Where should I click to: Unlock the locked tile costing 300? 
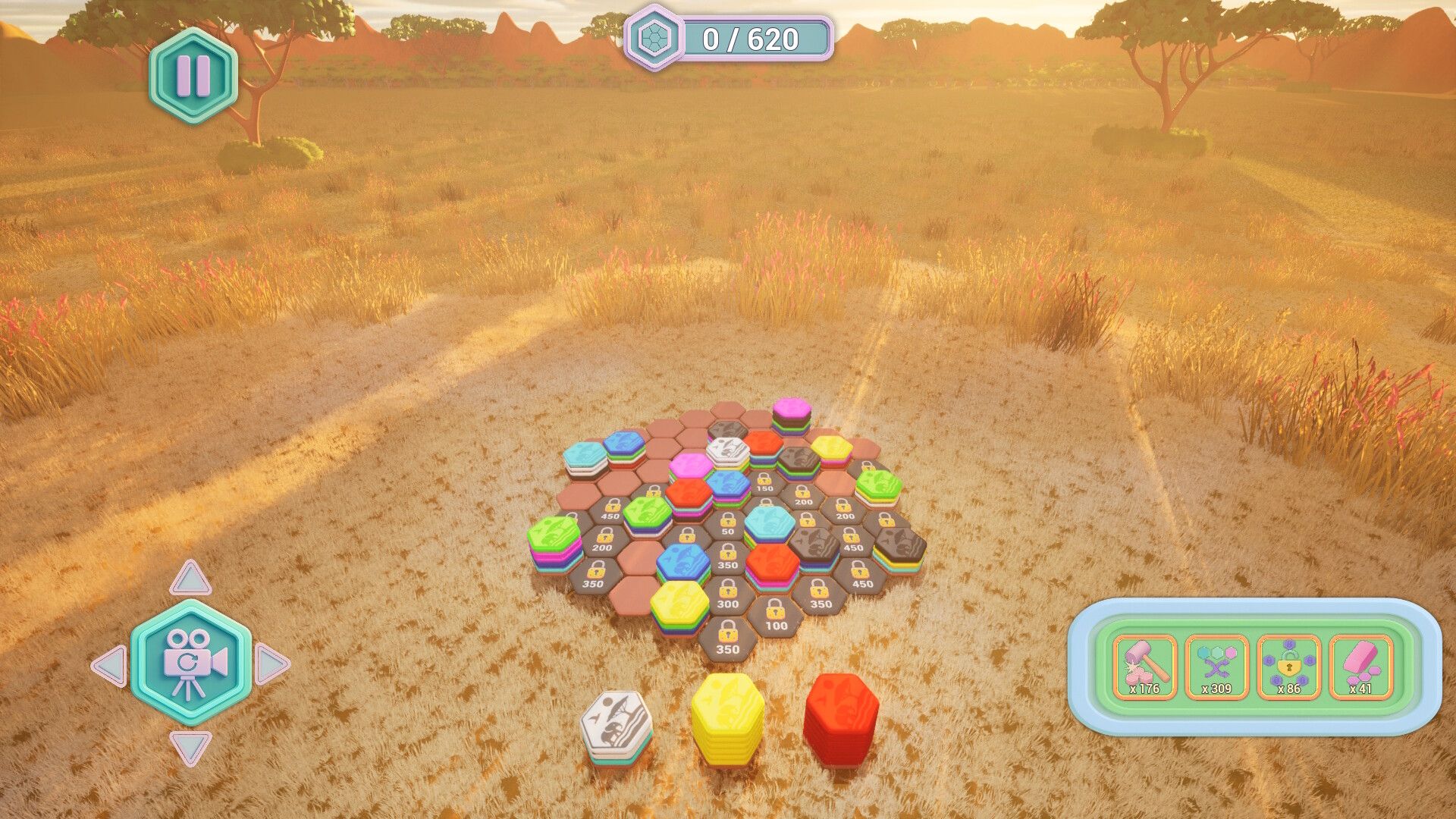[727, 594]
